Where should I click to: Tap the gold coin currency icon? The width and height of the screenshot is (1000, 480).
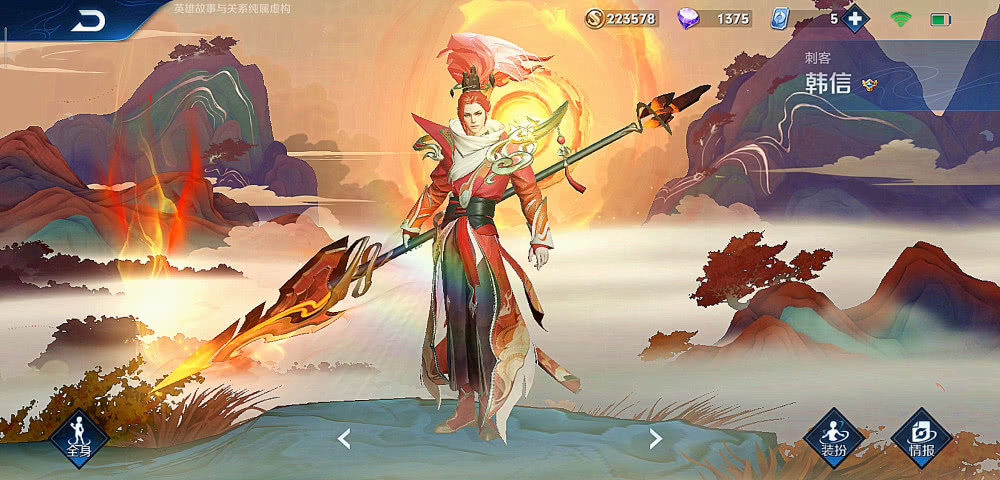(594, 18)
